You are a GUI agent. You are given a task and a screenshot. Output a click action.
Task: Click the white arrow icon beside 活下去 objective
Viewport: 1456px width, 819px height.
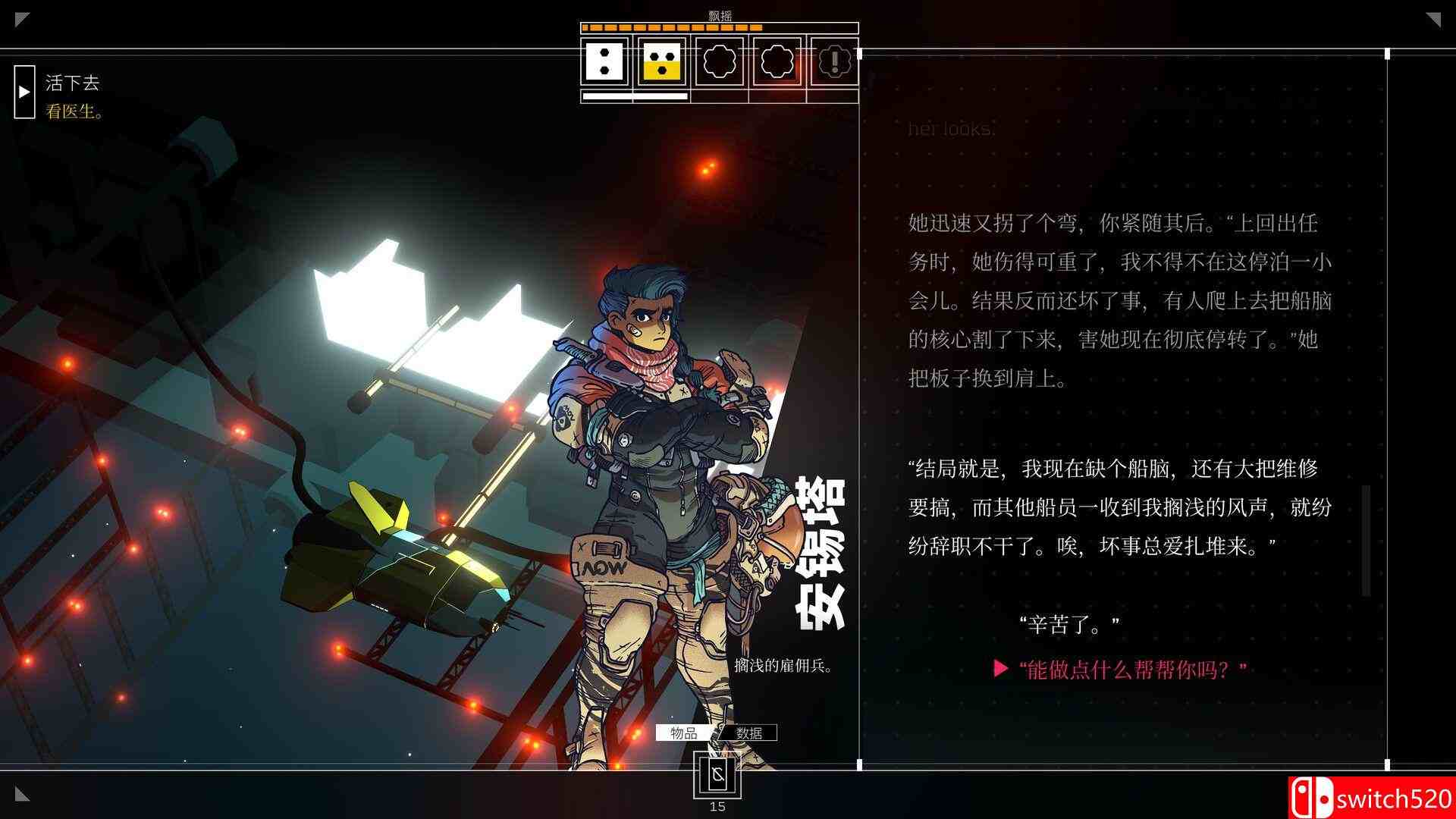(25, 93)
